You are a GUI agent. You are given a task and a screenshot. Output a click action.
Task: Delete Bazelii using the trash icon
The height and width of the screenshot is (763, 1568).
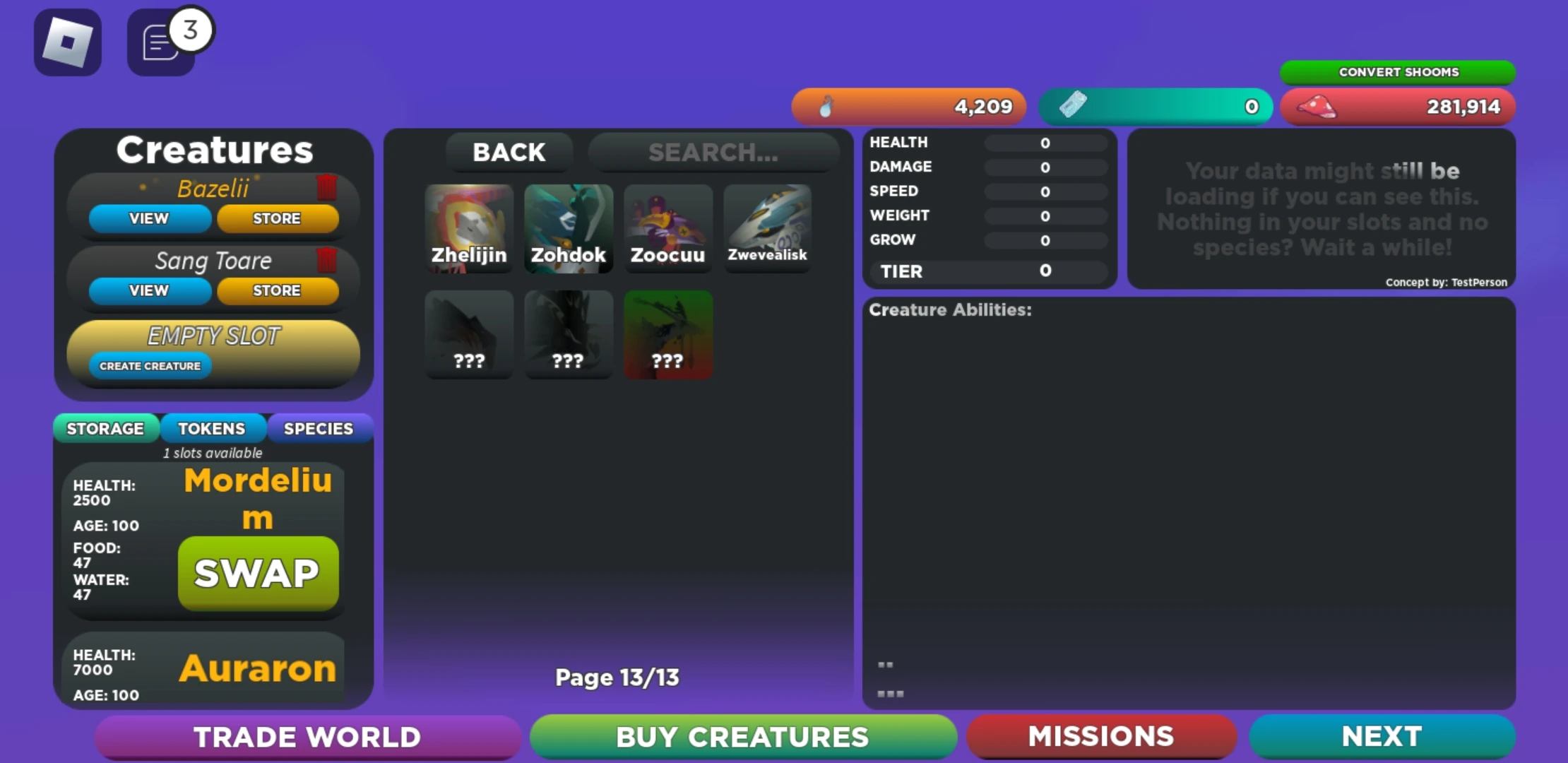[x=326, y=187]
